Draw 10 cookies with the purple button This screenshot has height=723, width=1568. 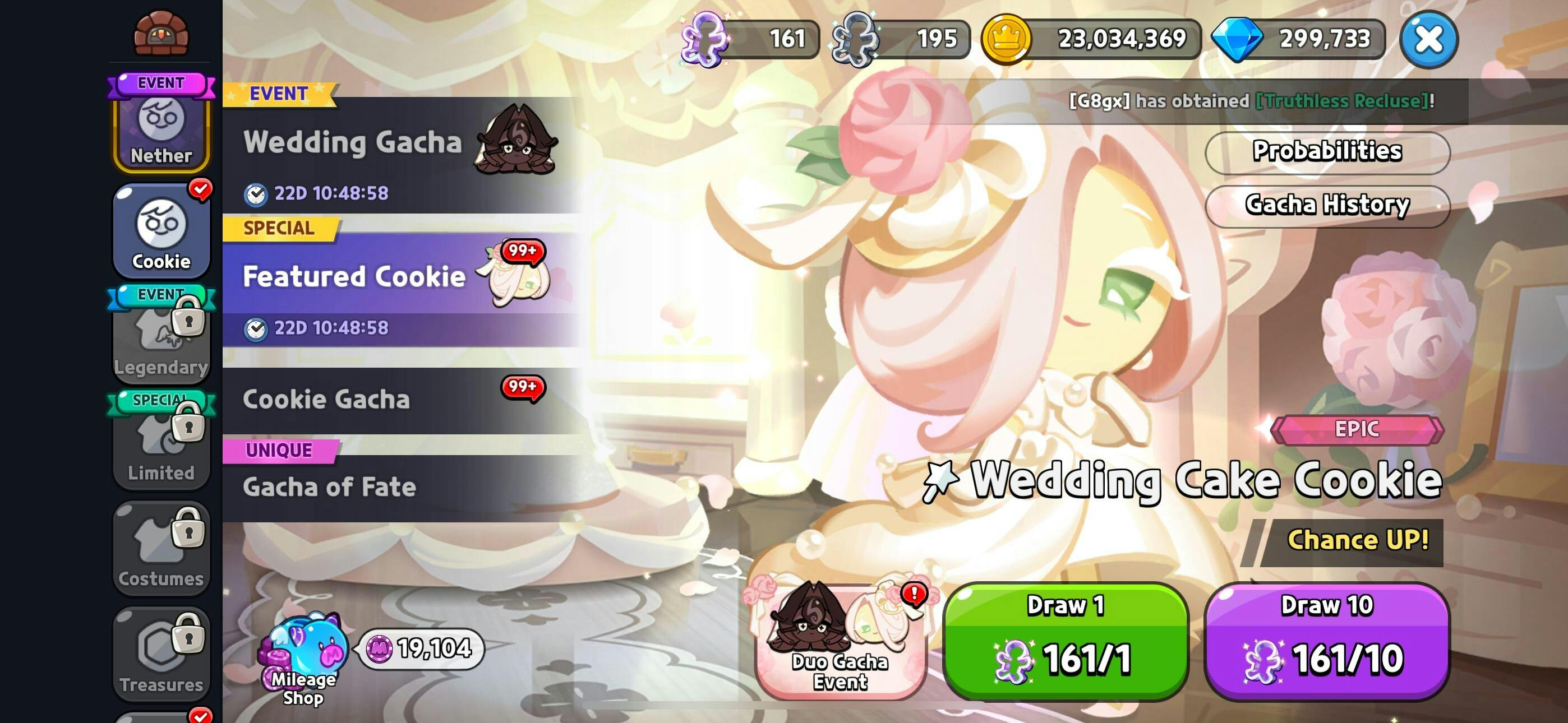click(1327, 641)
